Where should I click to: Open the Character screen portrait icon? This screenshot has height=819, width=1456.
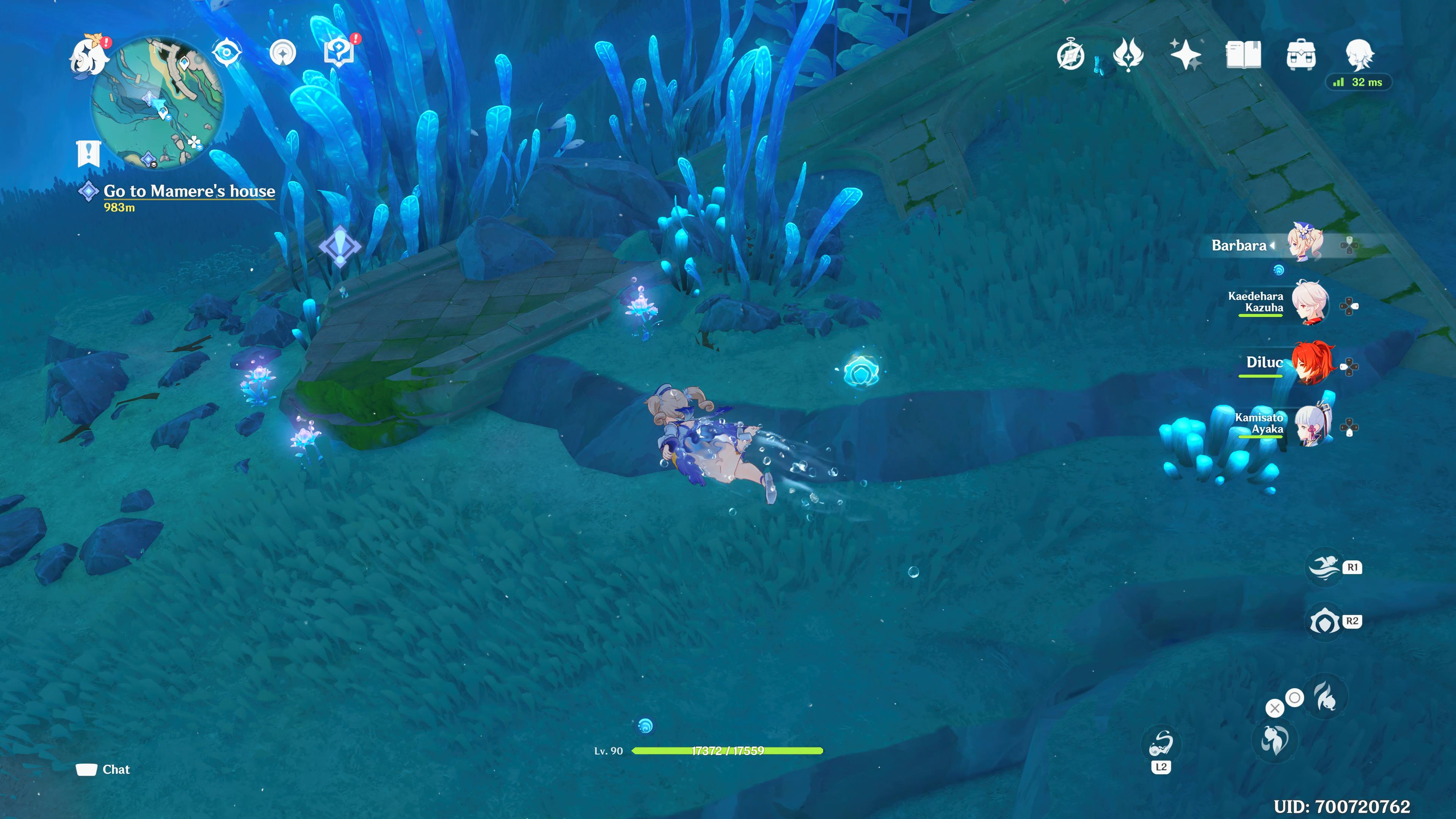point(1362,56)
